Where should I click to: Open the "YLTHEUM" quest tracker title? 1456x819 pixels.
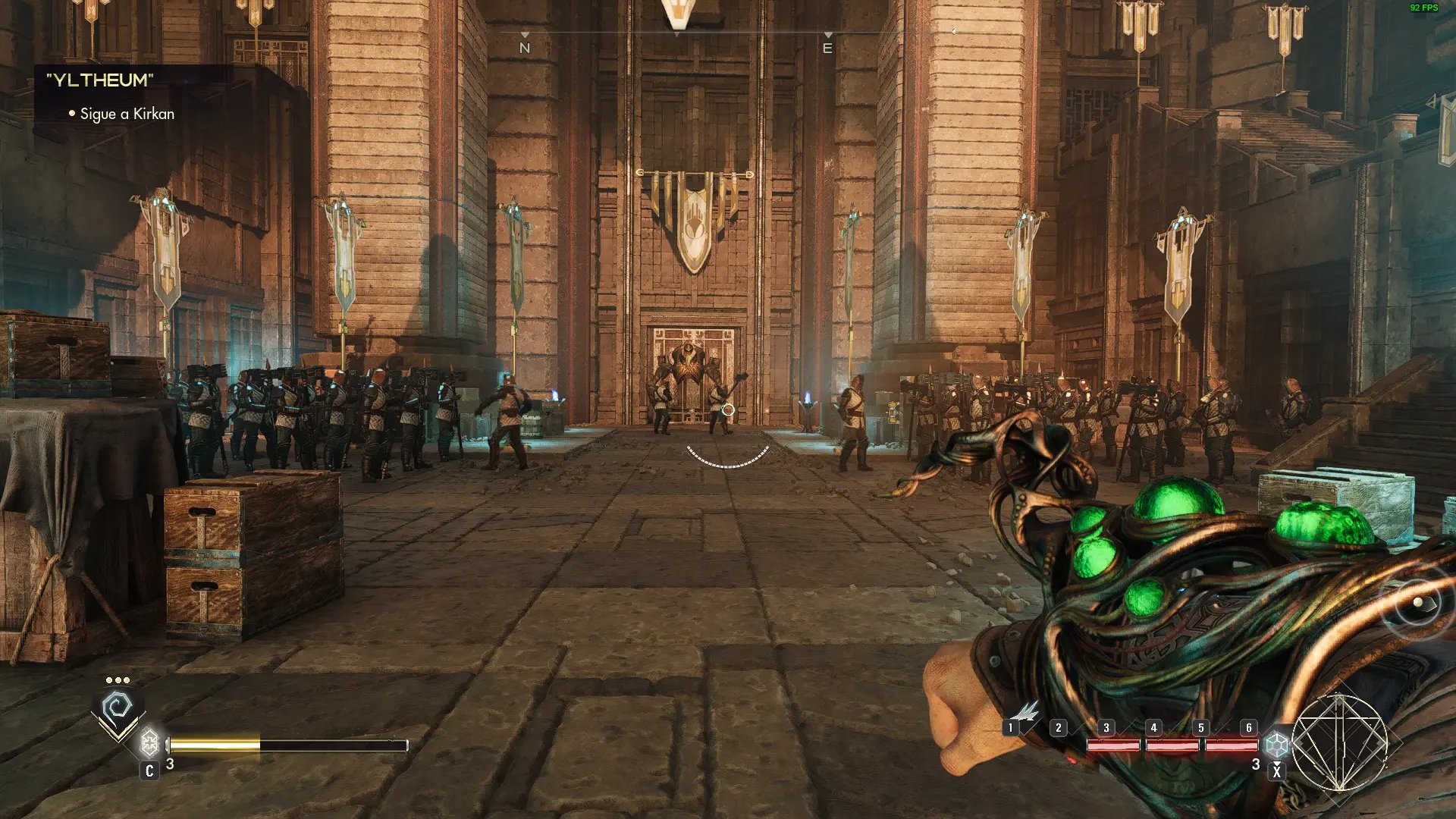100,80
